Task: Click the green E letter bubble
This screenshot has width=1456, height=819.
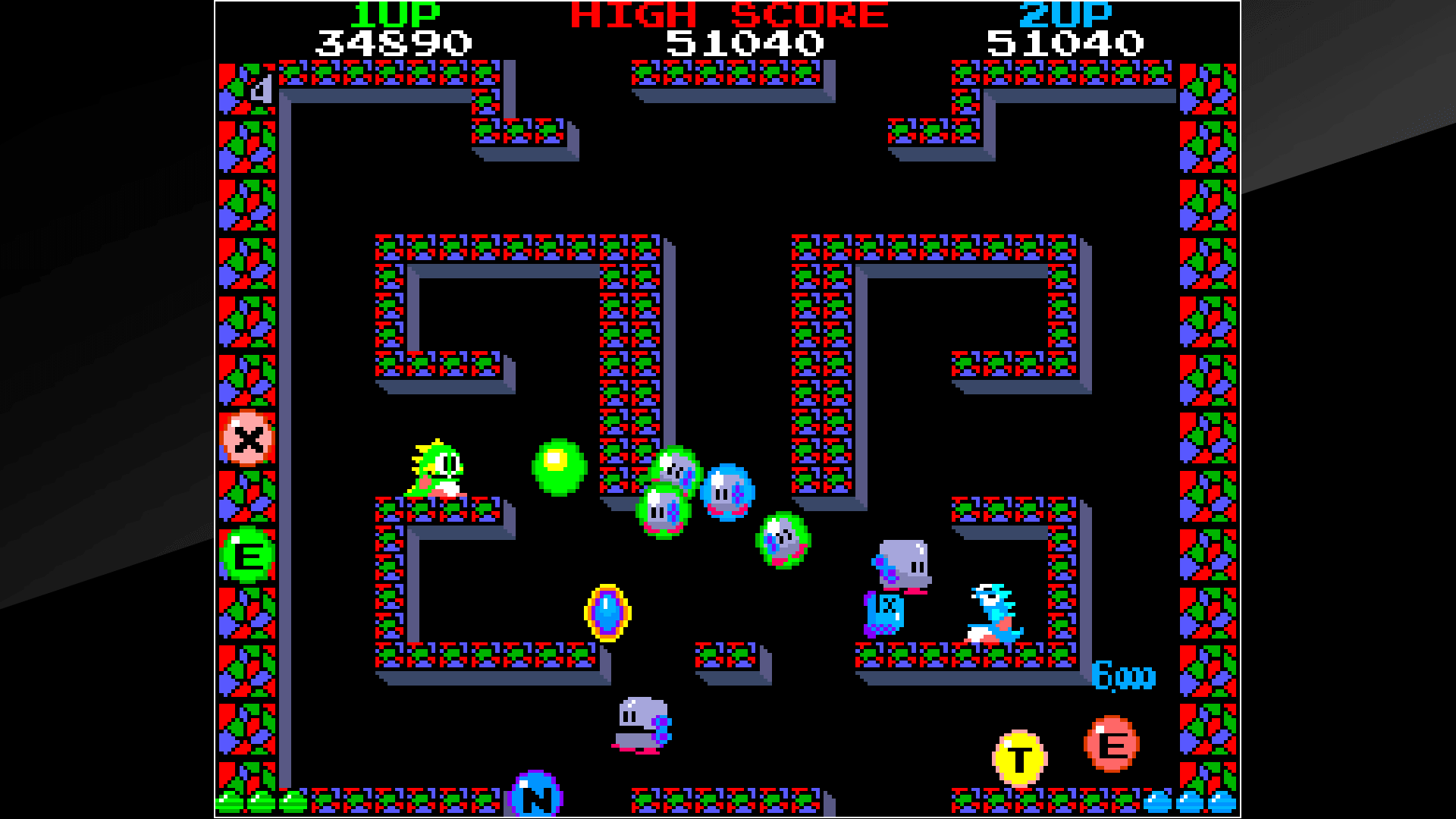Action: click(246, 554)
